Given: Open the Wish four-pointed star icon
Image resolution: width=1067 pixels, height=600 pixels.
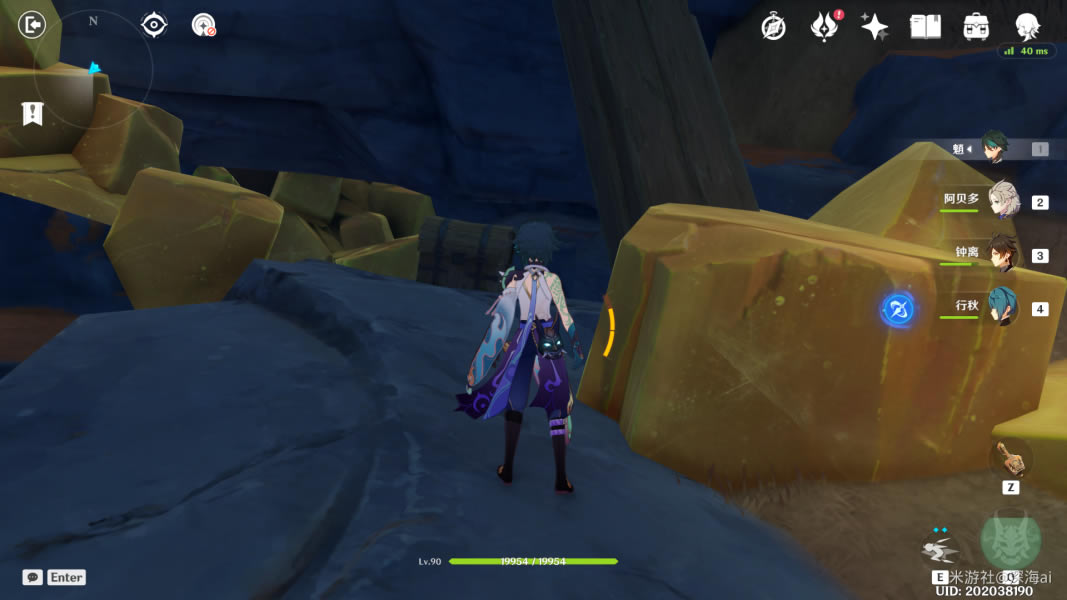Looking at the screenshot, I should tap(874, 27).
